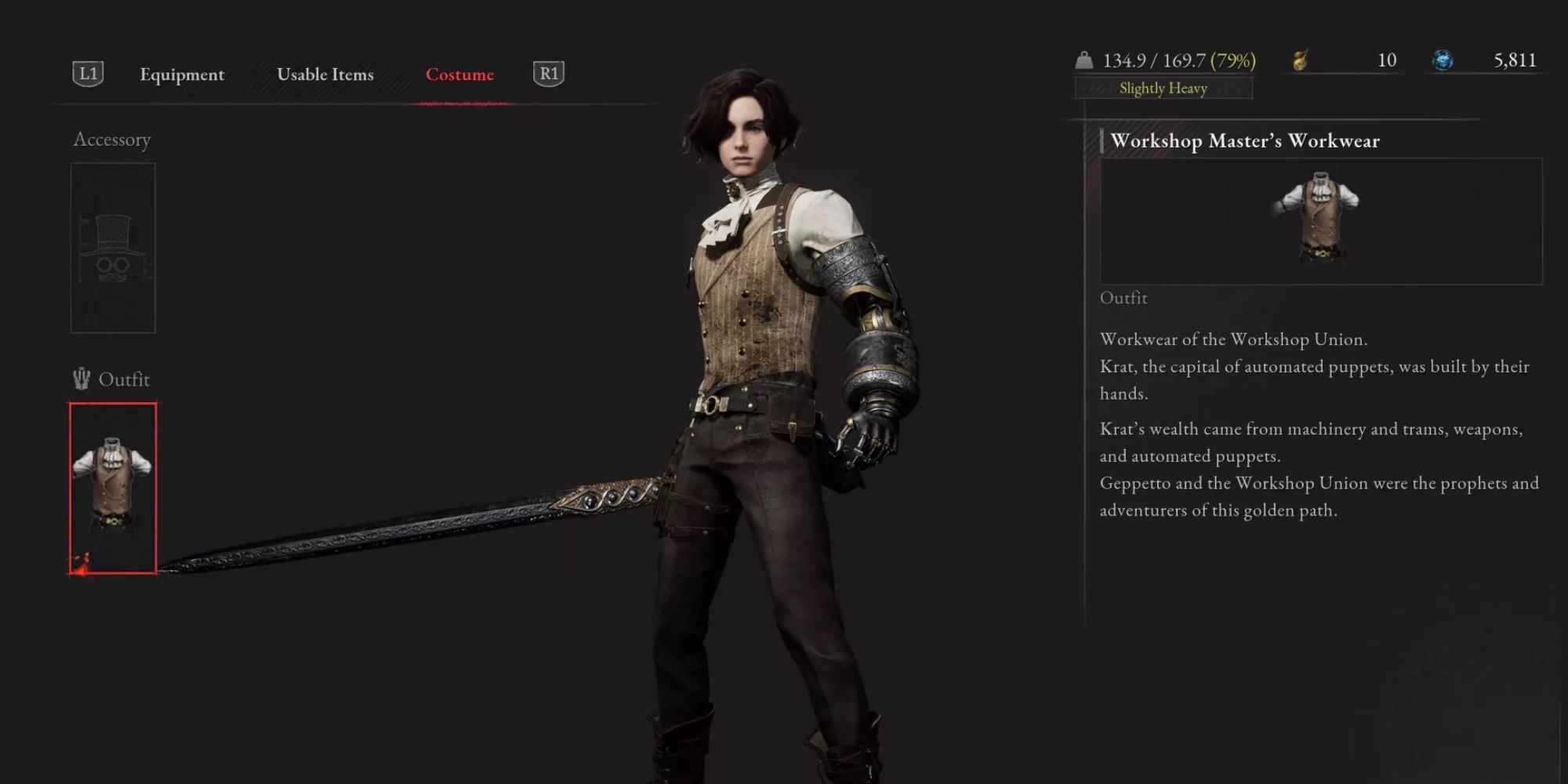
Task: Expand the Slightly Heavy weight status bar
Action: [x=1162, y=88]
